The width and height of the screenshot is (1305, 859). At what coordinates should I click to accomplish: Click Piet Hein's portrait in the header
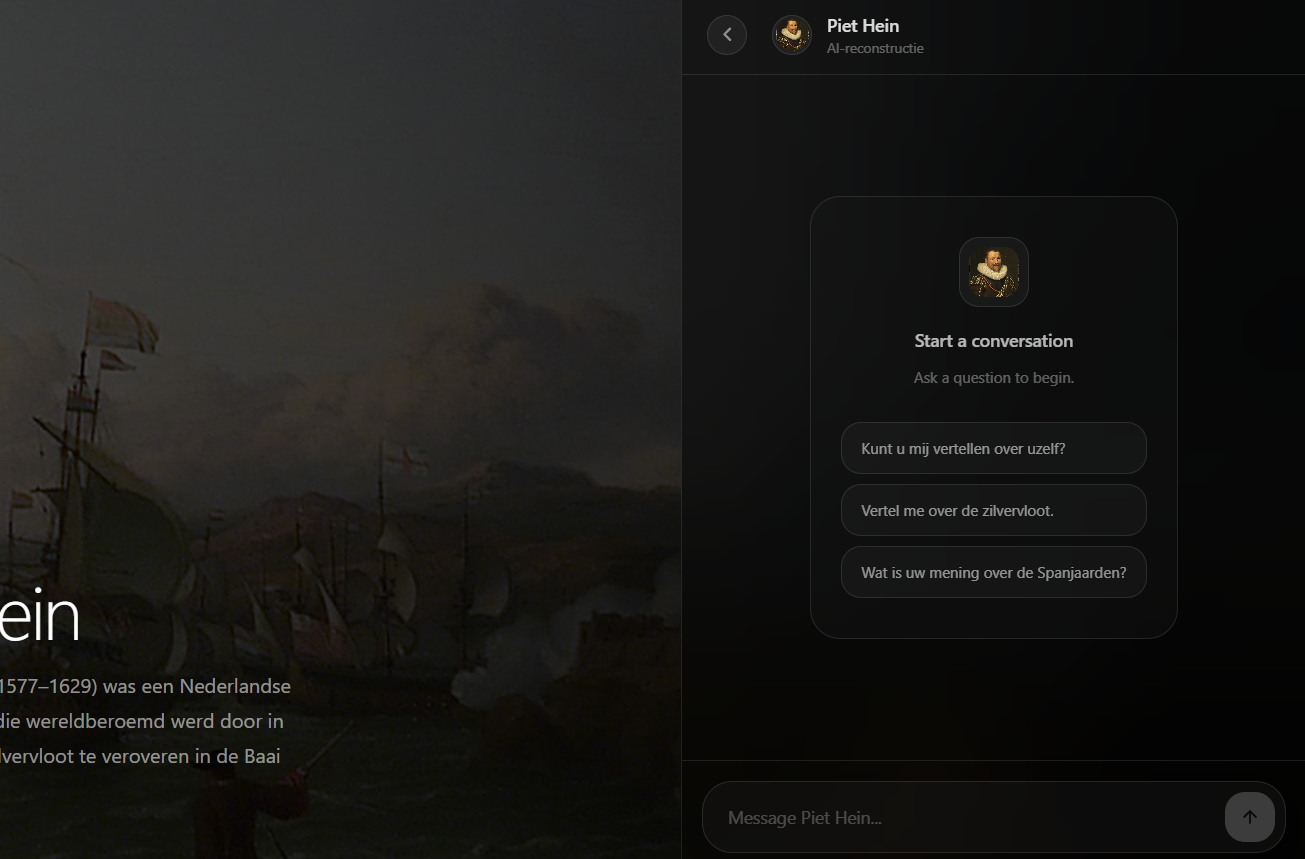point(792,35)
